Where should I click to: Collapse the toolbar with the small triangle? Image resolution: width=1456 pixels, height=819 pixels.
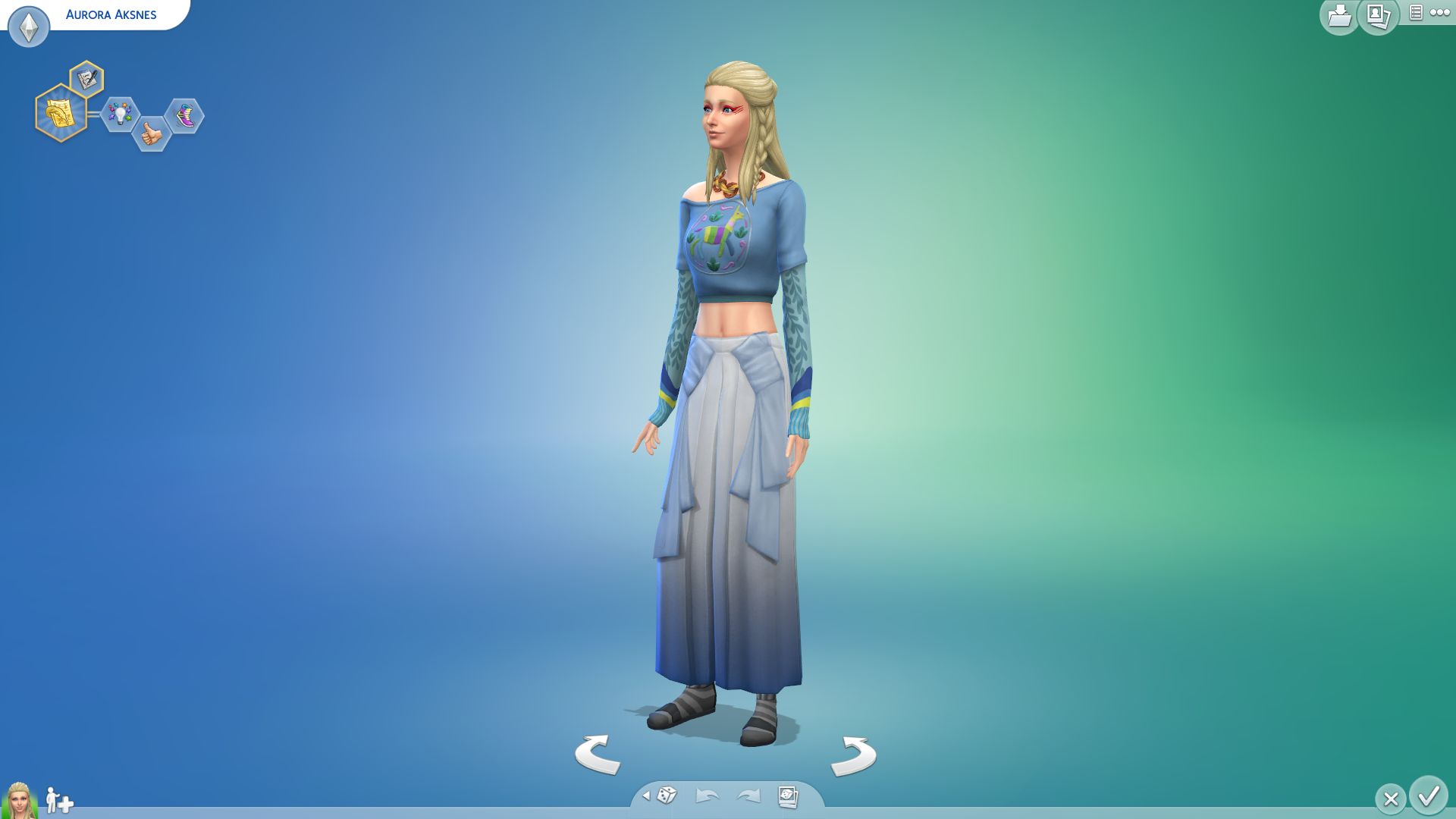[648, 796]
